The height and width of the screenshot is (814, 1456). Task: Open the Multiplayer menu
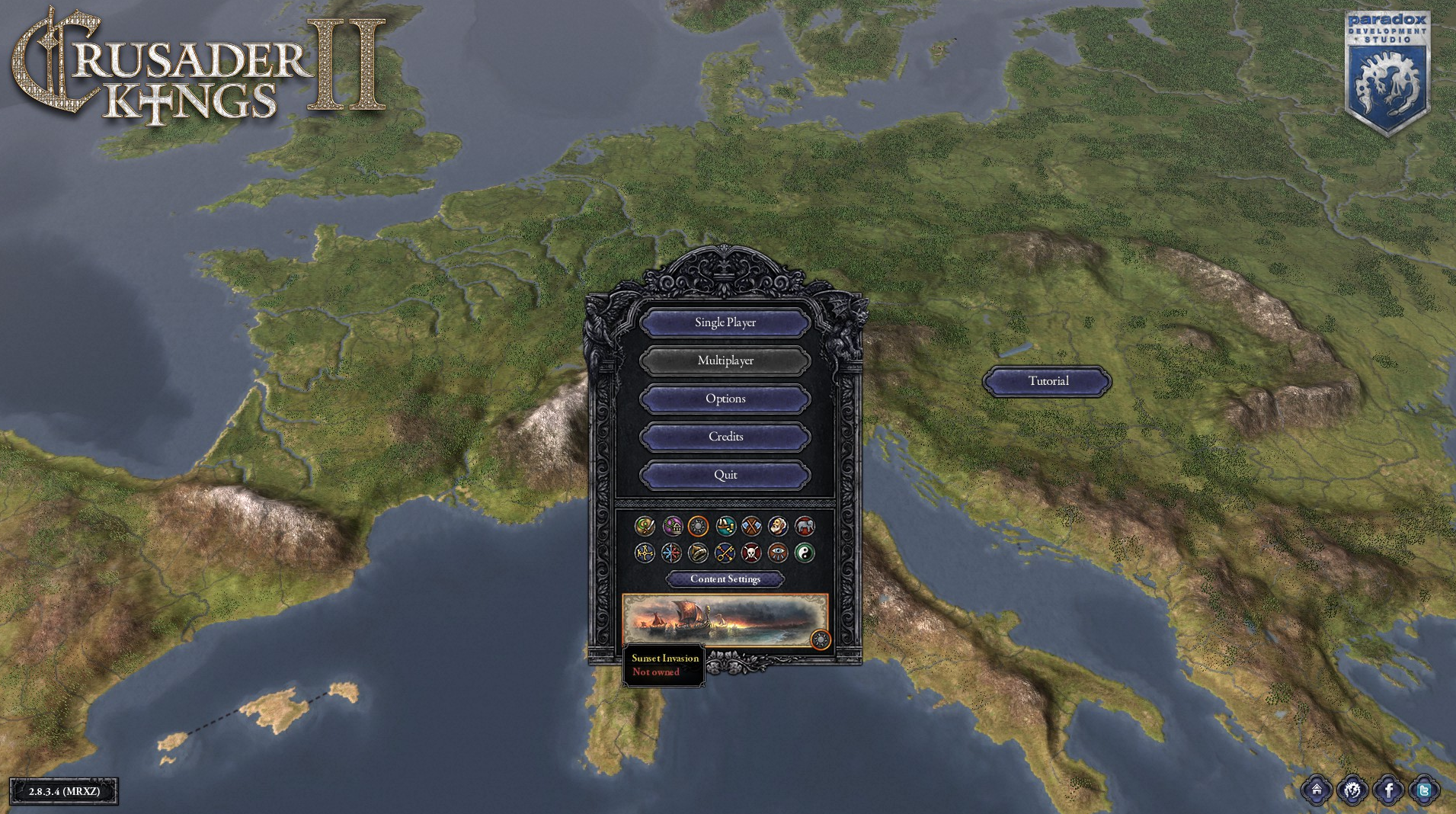point(725,361)
